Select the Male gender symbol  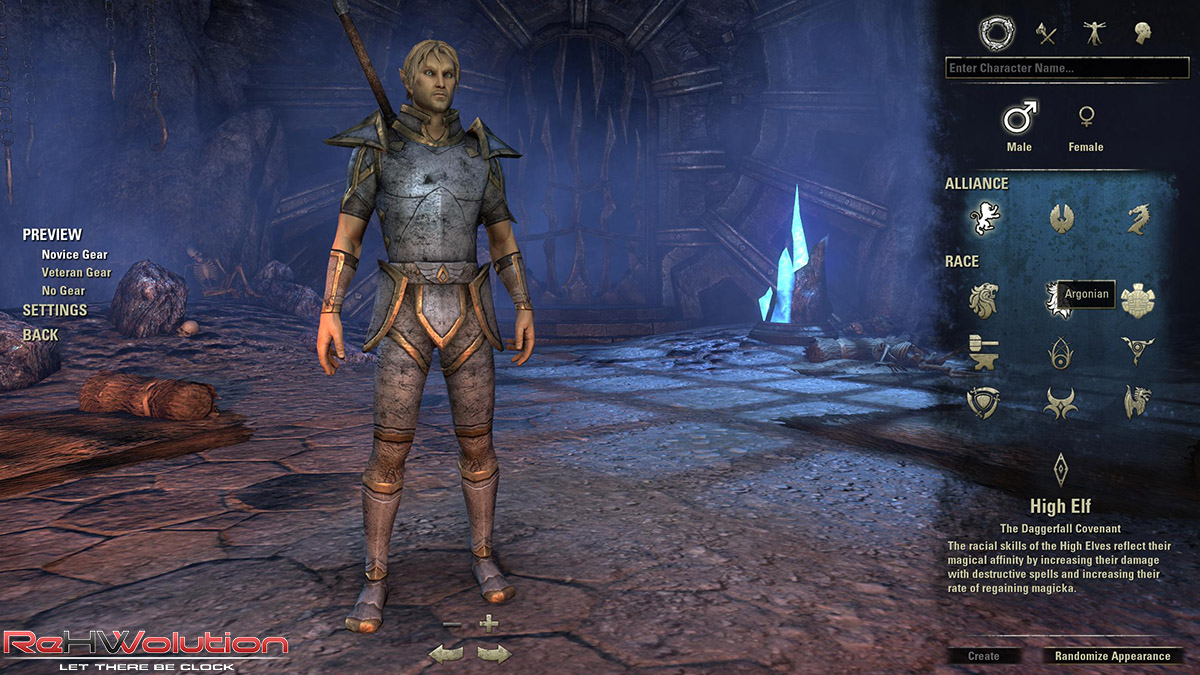1019,119
